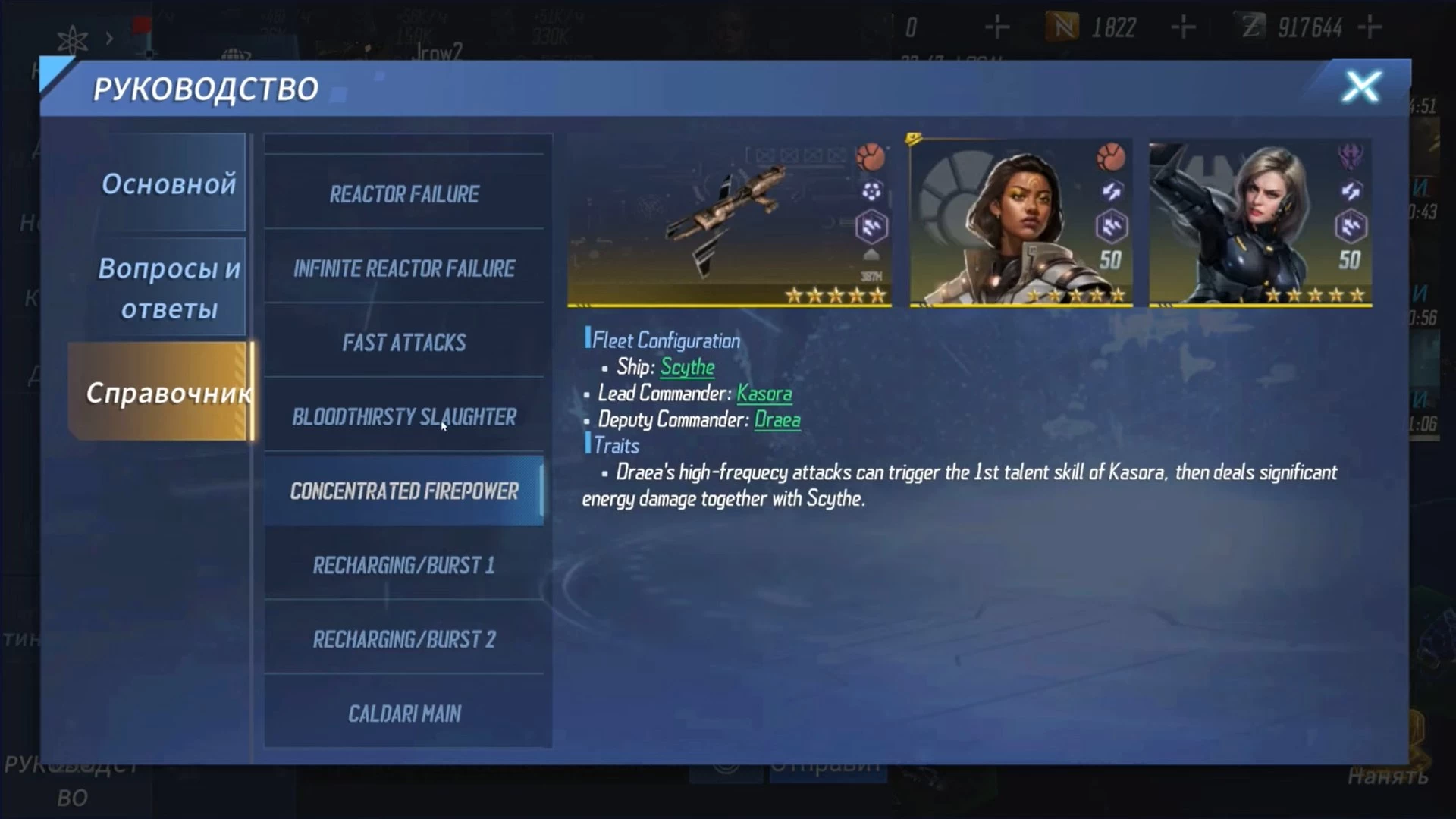Open the Kasora commander link
1456x819 pixels.
tap(764, 394)
